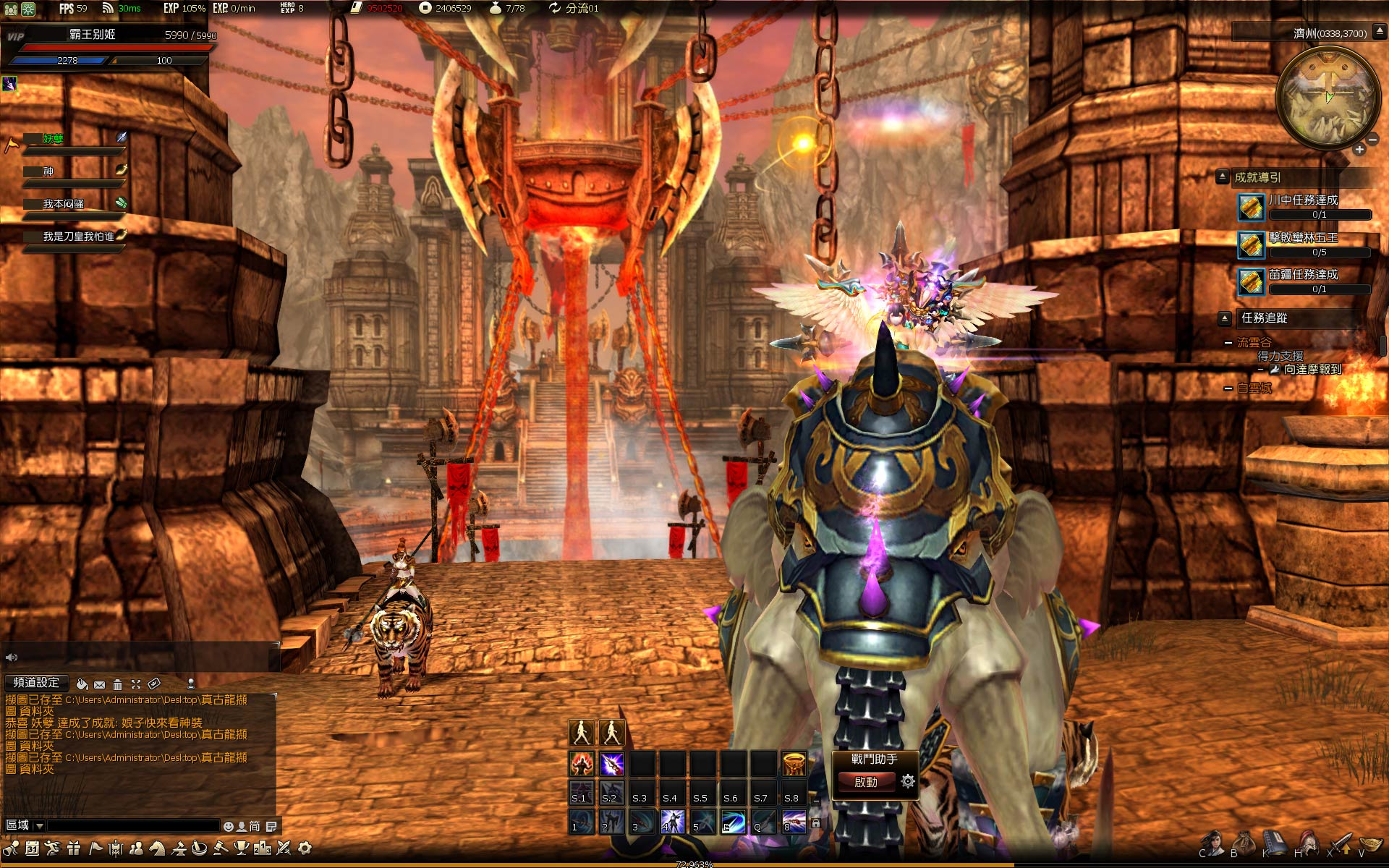Toggle the hotbar padlock icon
The height and width of the screenshot is (868, 1389).
[816, 823]
